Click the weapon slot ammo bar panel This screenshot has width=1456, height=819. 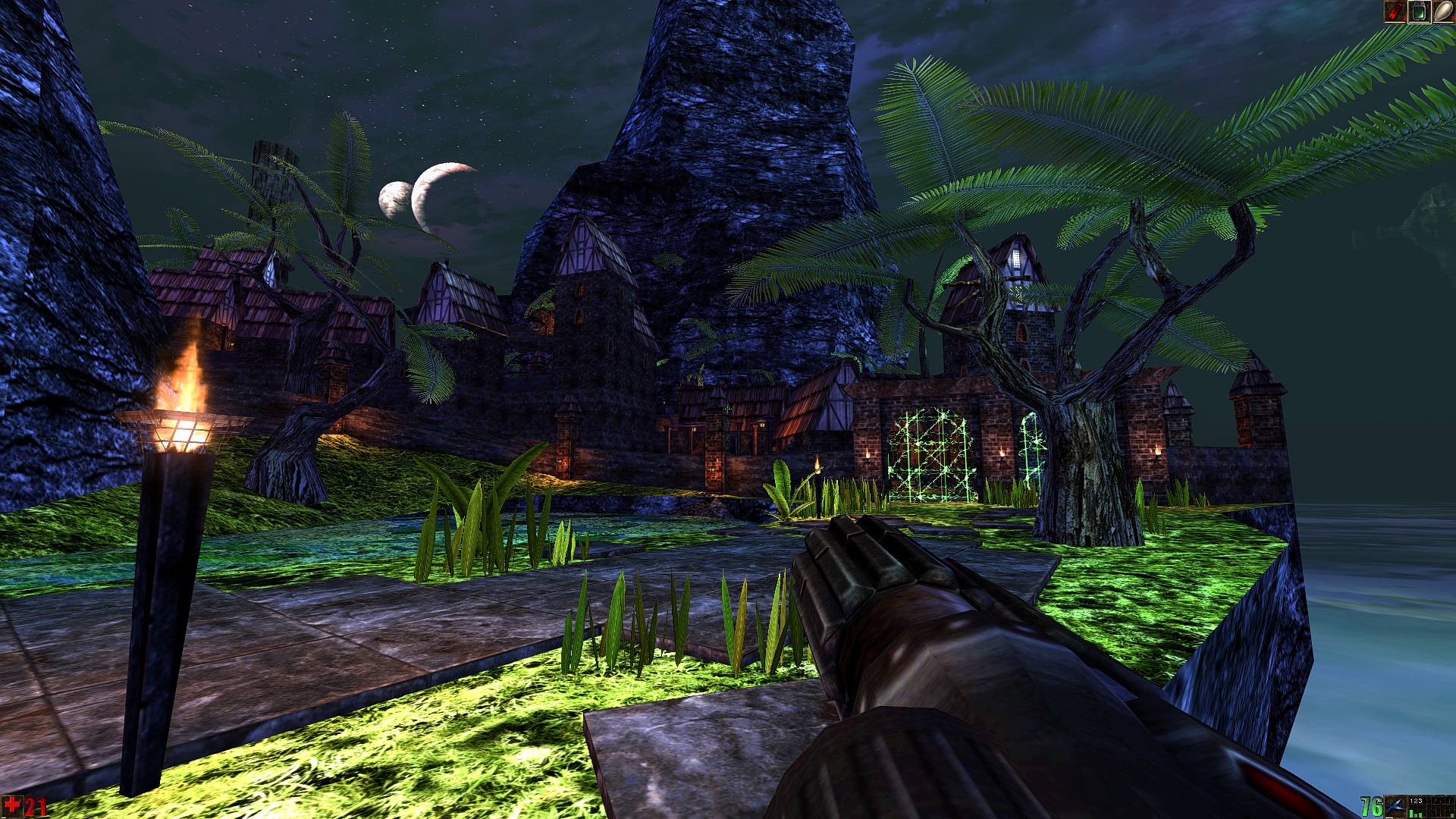(x=1431, y=806)
